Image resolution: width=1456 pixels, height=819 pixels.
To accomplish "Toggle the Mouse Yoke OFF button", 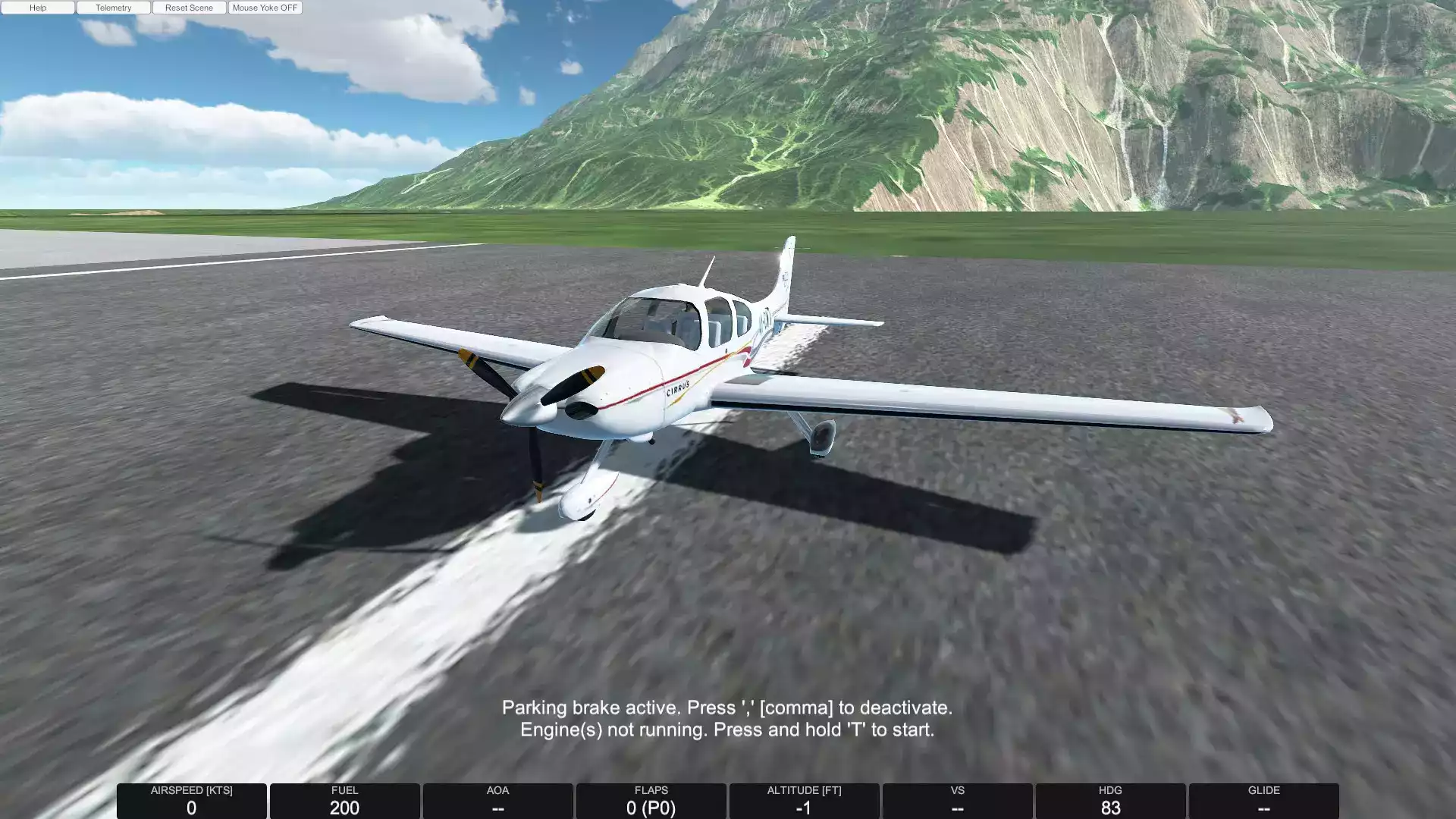I will point(265,8).
